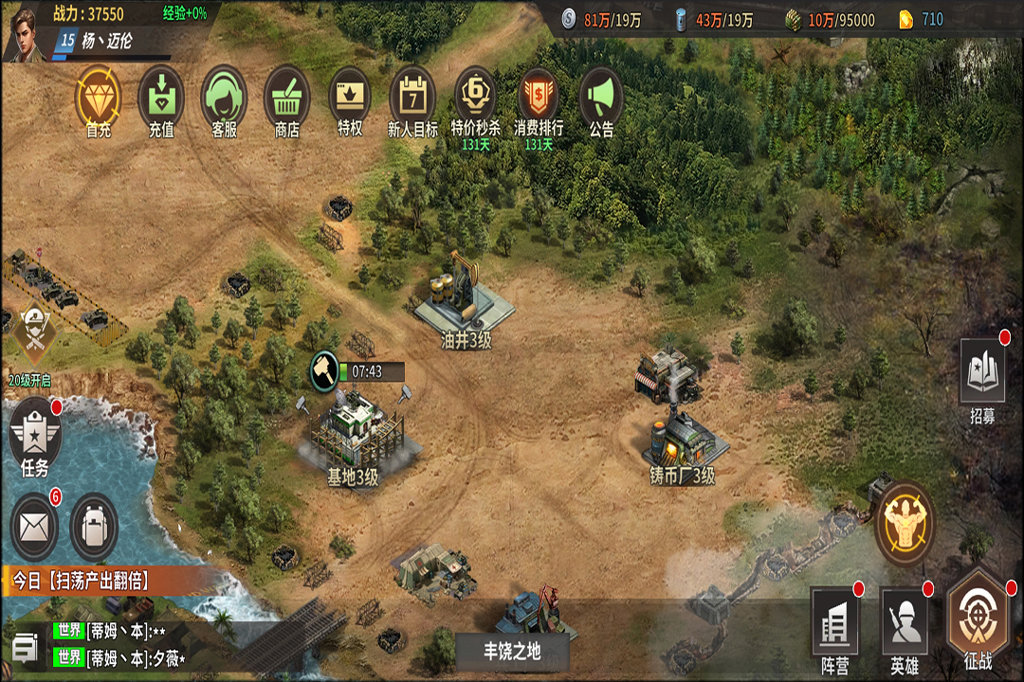
Task: Click the muscular figure round icon
Action: click(904, 522)
